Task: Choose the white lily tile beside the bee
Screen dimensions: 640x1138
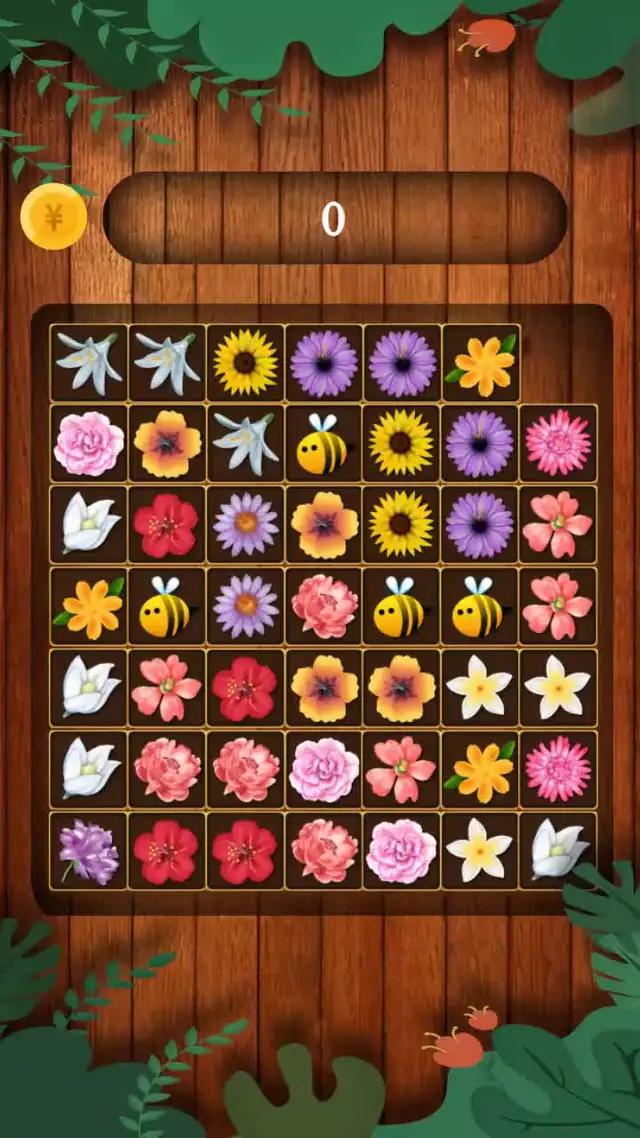Action: pos(245,443)
